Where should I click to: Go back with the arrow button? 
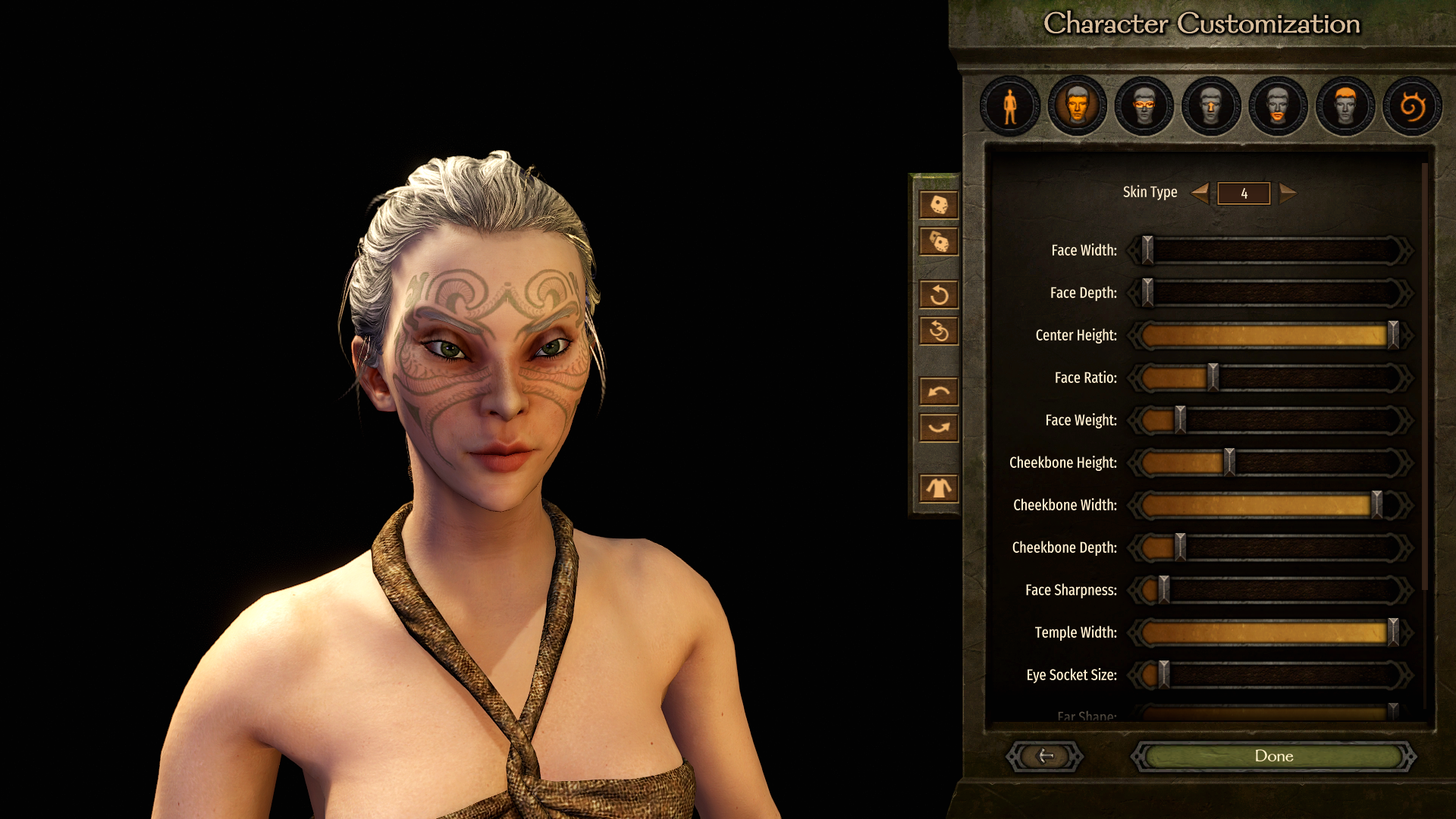click(1045, 756)
